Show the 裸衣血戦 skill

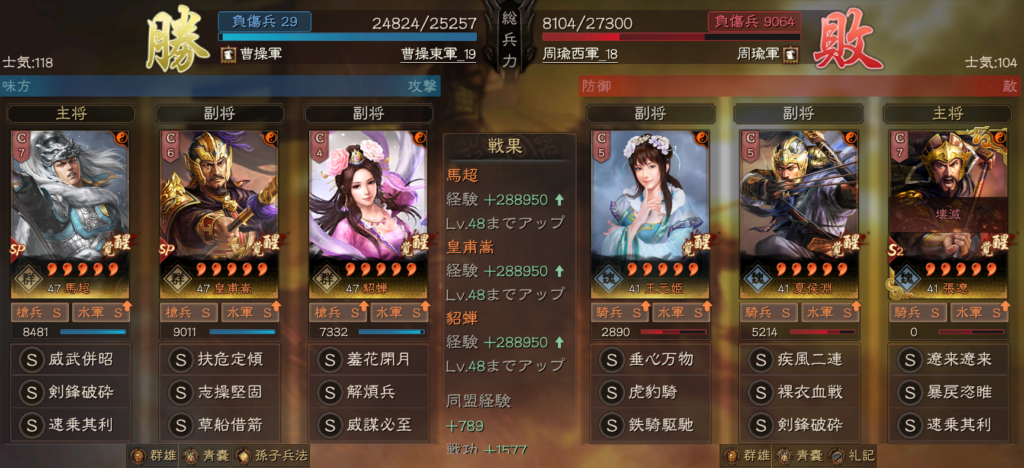[798, 391]
